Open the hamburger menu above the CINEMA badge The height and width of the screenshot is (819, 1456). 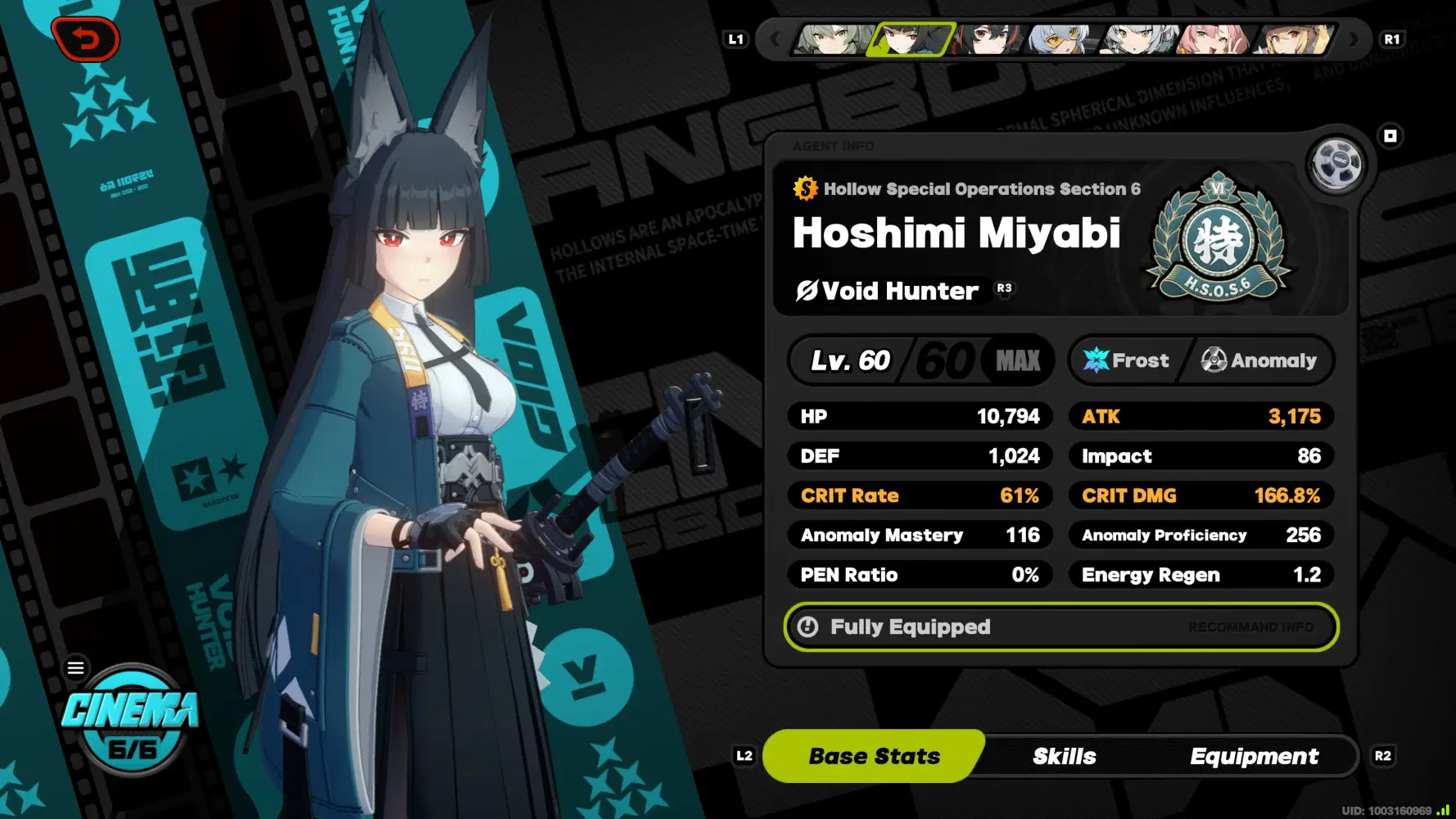[75, 667]
